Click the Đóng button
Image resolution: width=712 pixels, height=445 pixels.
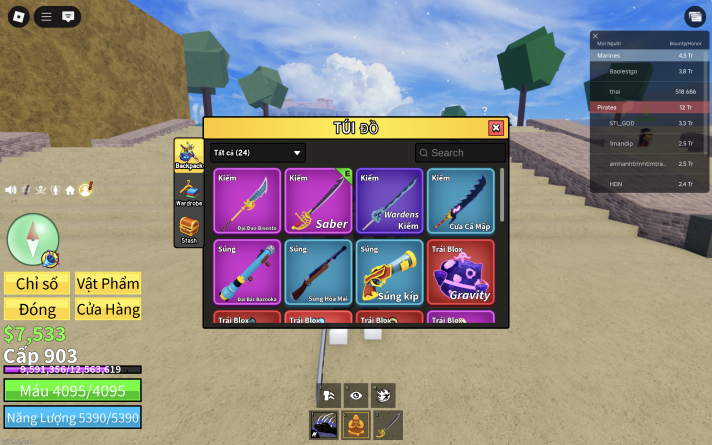coord(36,309)
